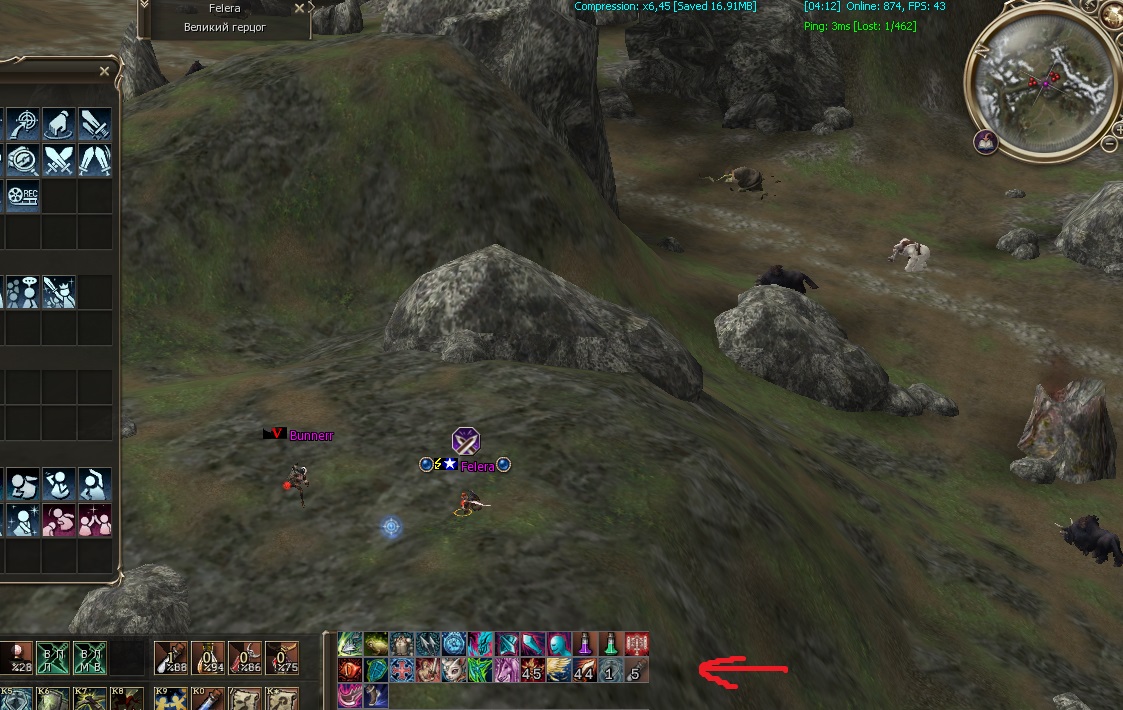Click the minimap
Screen dimensions: 1123x710
coord(1040,83)
